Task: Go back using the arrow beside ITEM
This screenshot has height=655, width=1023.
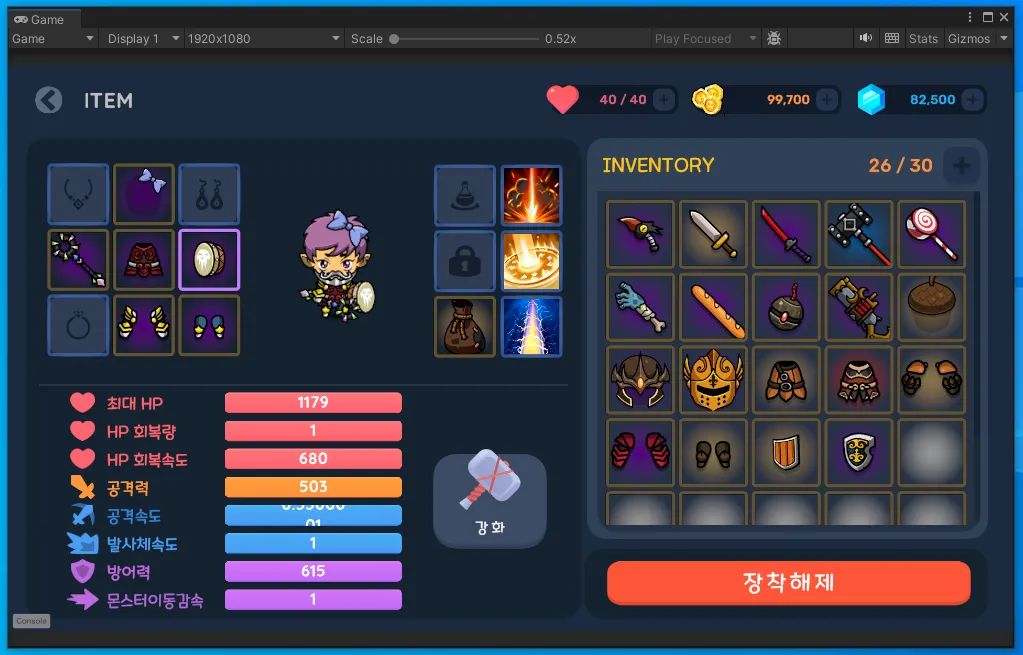Action: tap(48, 100)
